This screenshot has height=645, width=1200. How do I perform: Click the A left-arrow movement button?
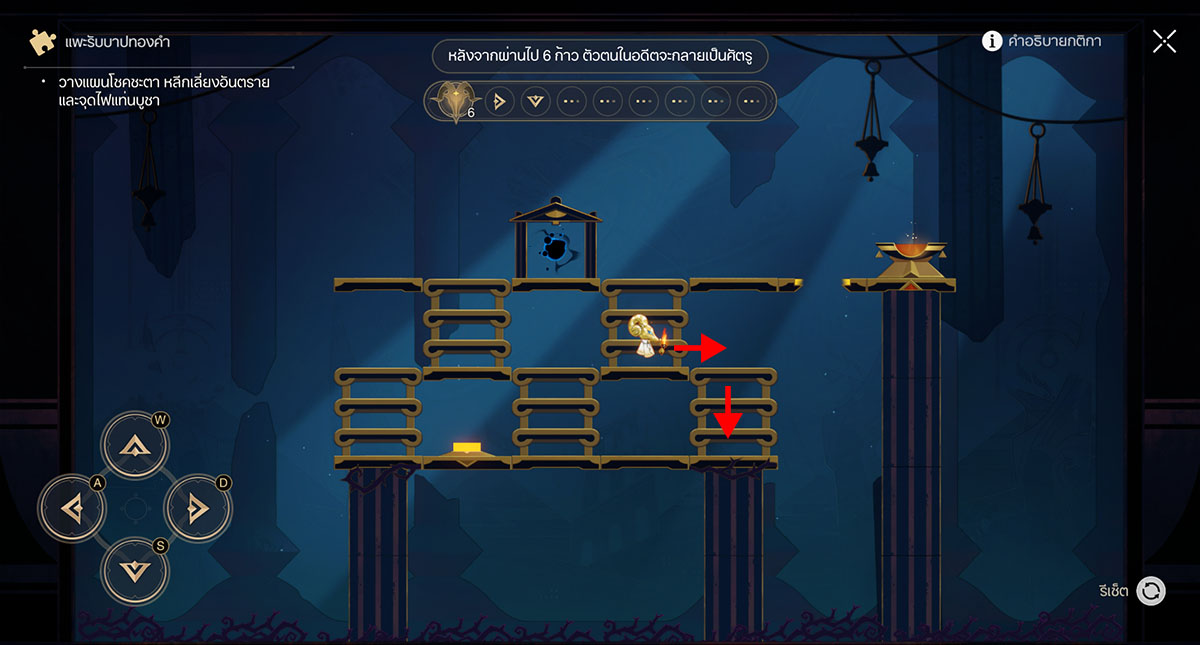71,509
